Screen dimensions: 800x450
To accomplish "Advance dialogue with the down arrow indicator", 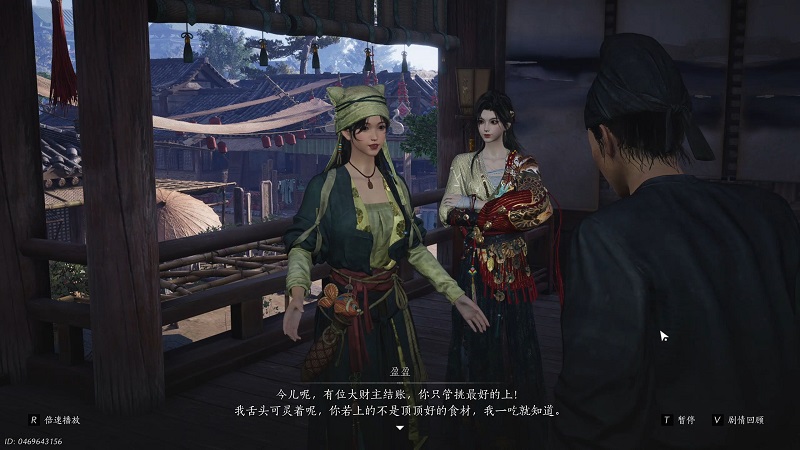I will coord(400,428).
